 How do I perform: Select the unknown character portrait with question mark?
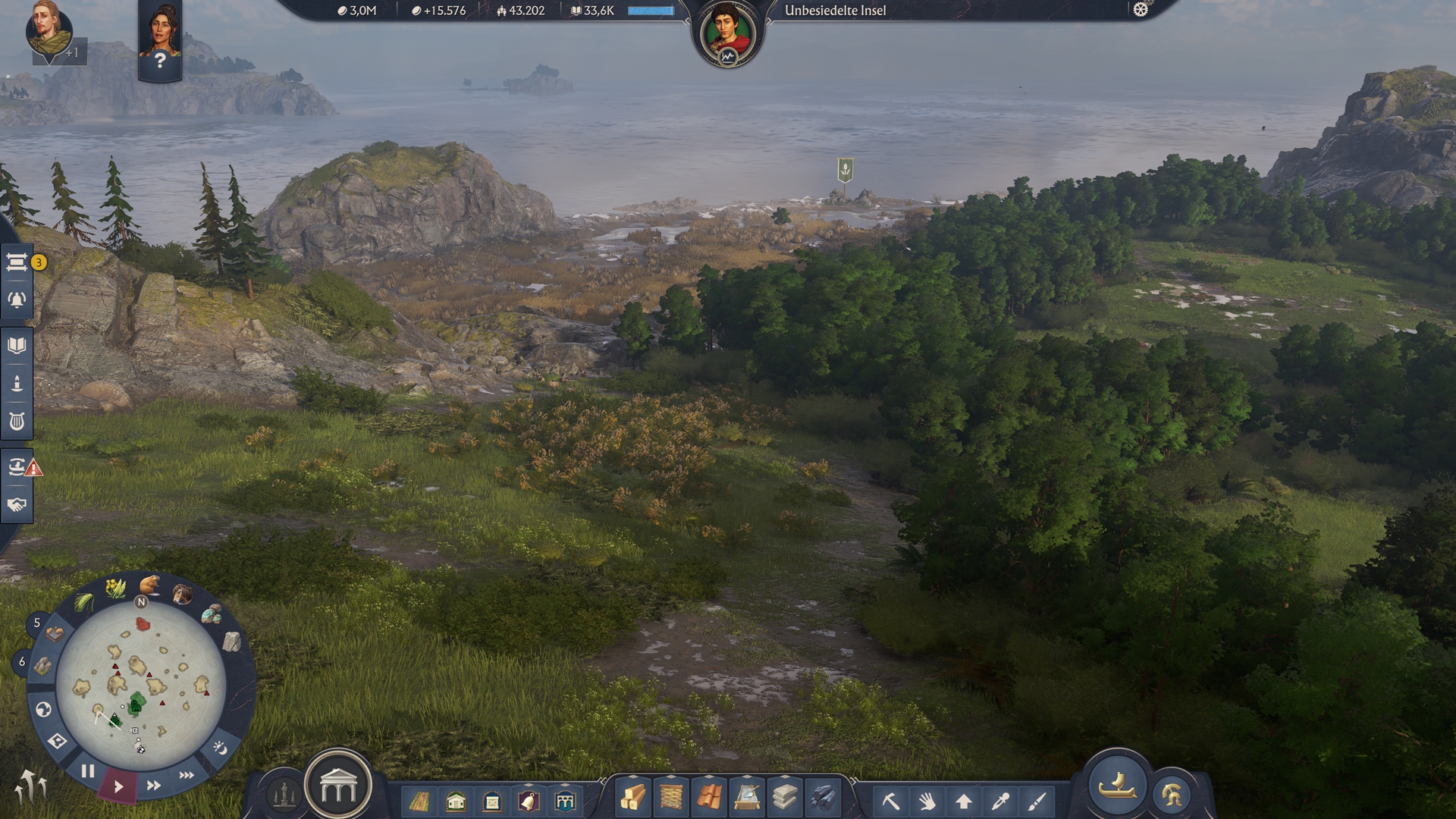(x=160, y=39)
